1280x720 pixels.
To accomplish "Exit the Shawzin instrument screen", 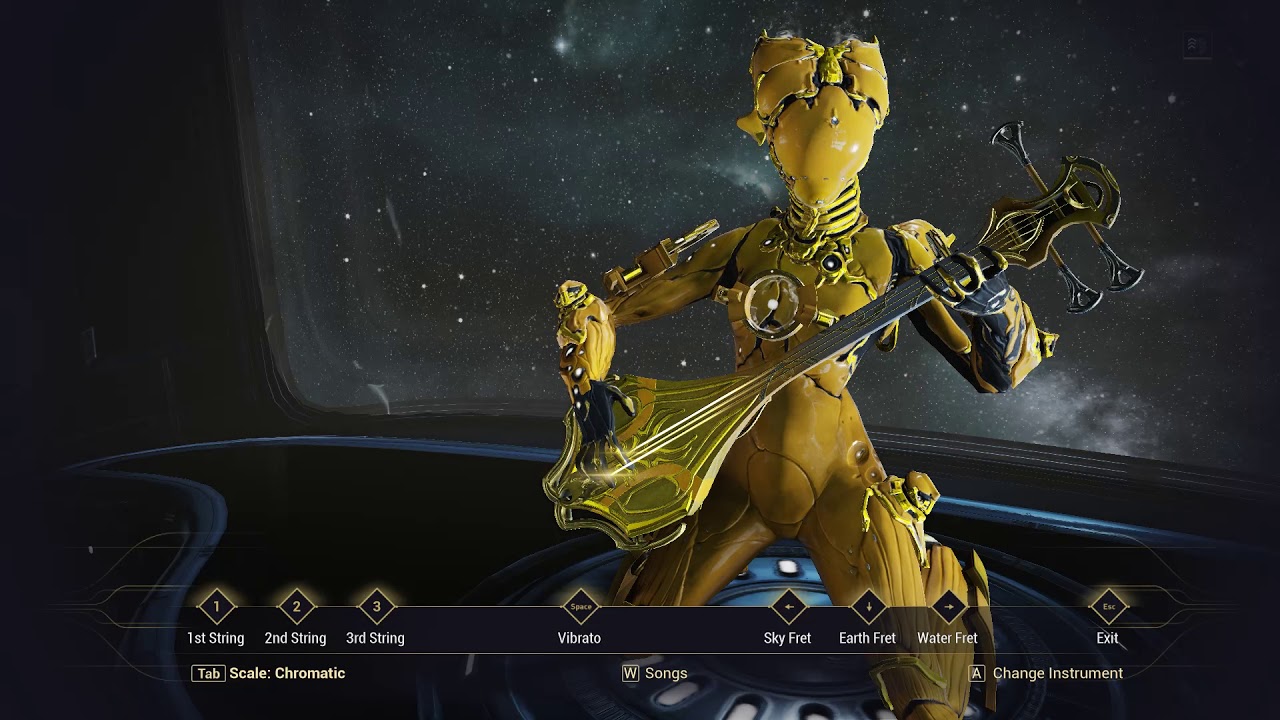I will click(1108, 607).
